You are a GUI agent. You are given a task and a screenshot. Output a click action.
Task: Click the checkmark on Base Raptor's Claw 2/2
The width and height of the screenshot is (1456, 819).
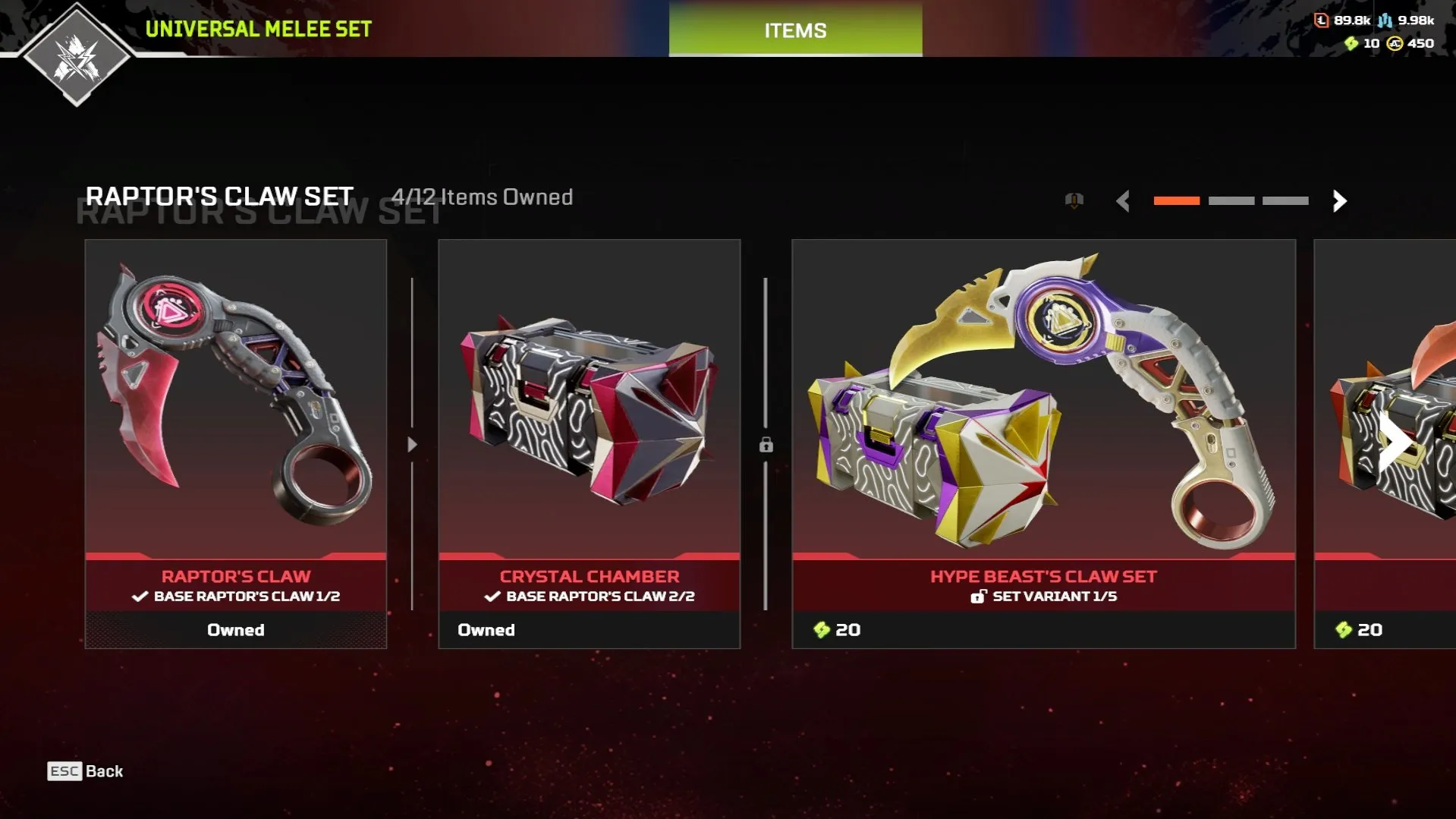pos(492,597)
